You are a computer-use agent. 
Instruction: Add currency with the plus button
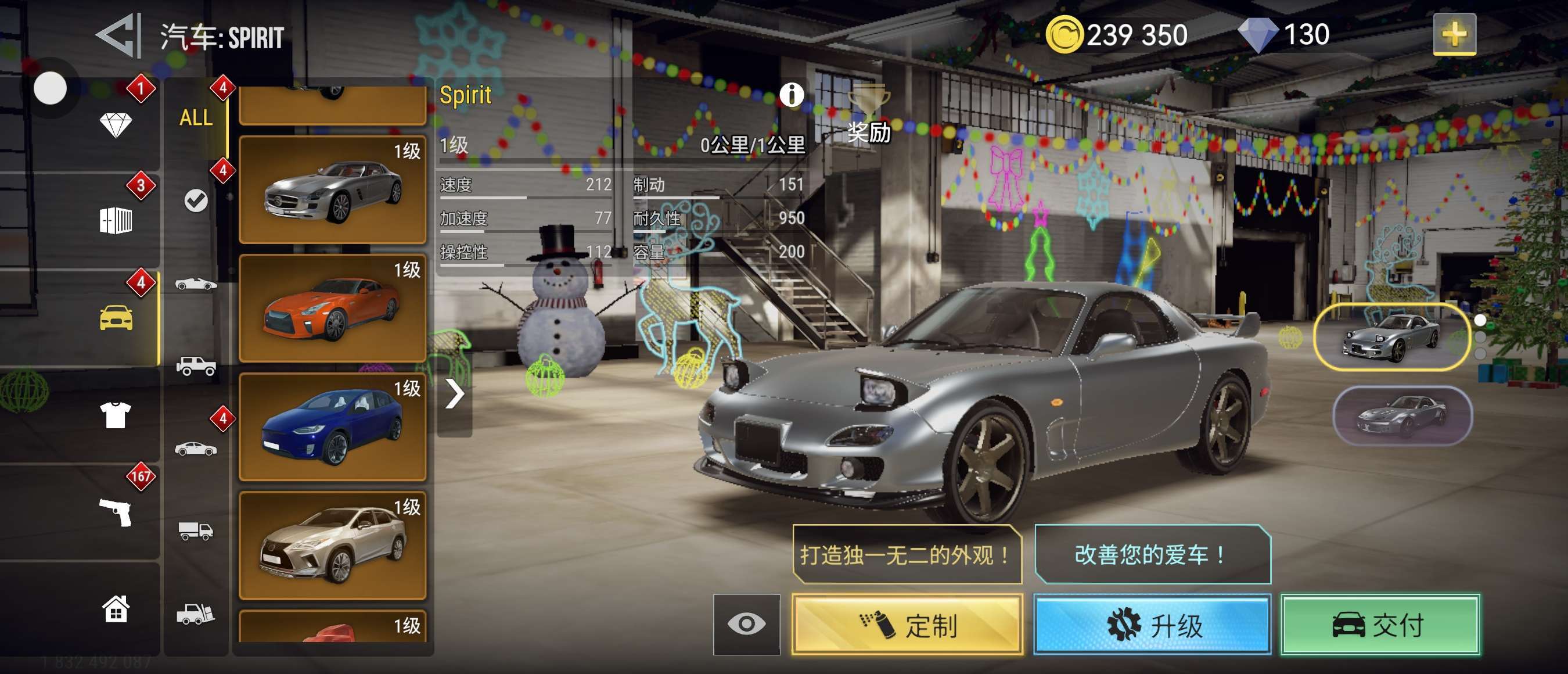click(1454, 34)
